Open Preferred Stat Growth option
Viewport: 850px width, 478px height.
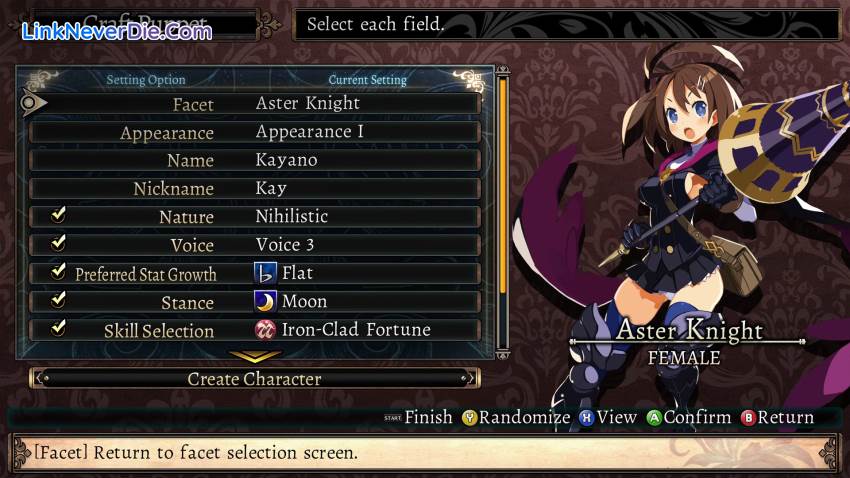pyautogui.click(x=255, y=273)
